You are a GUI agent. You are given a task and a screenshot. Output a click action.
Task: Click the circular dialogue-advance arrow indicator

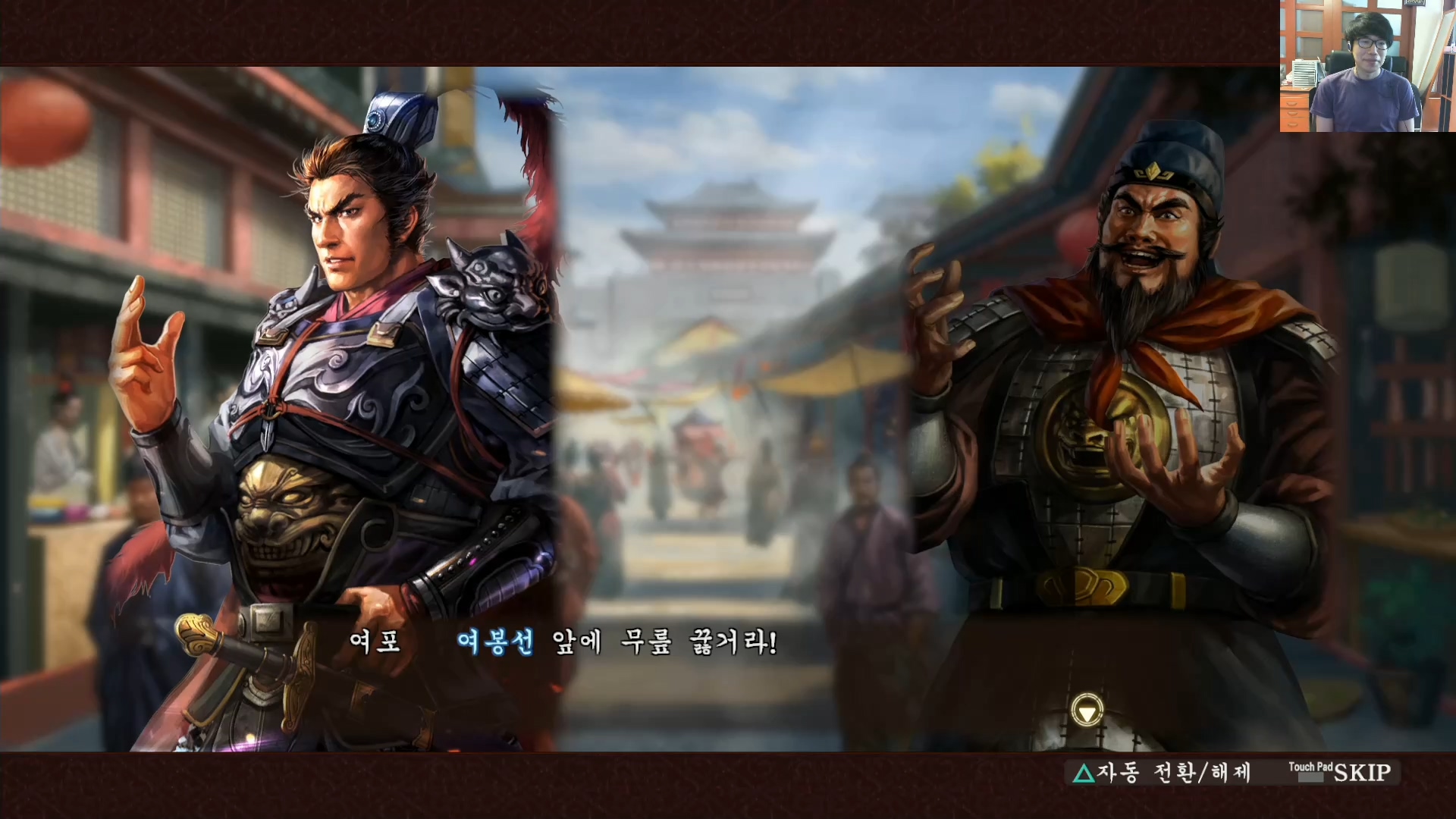1086,708
